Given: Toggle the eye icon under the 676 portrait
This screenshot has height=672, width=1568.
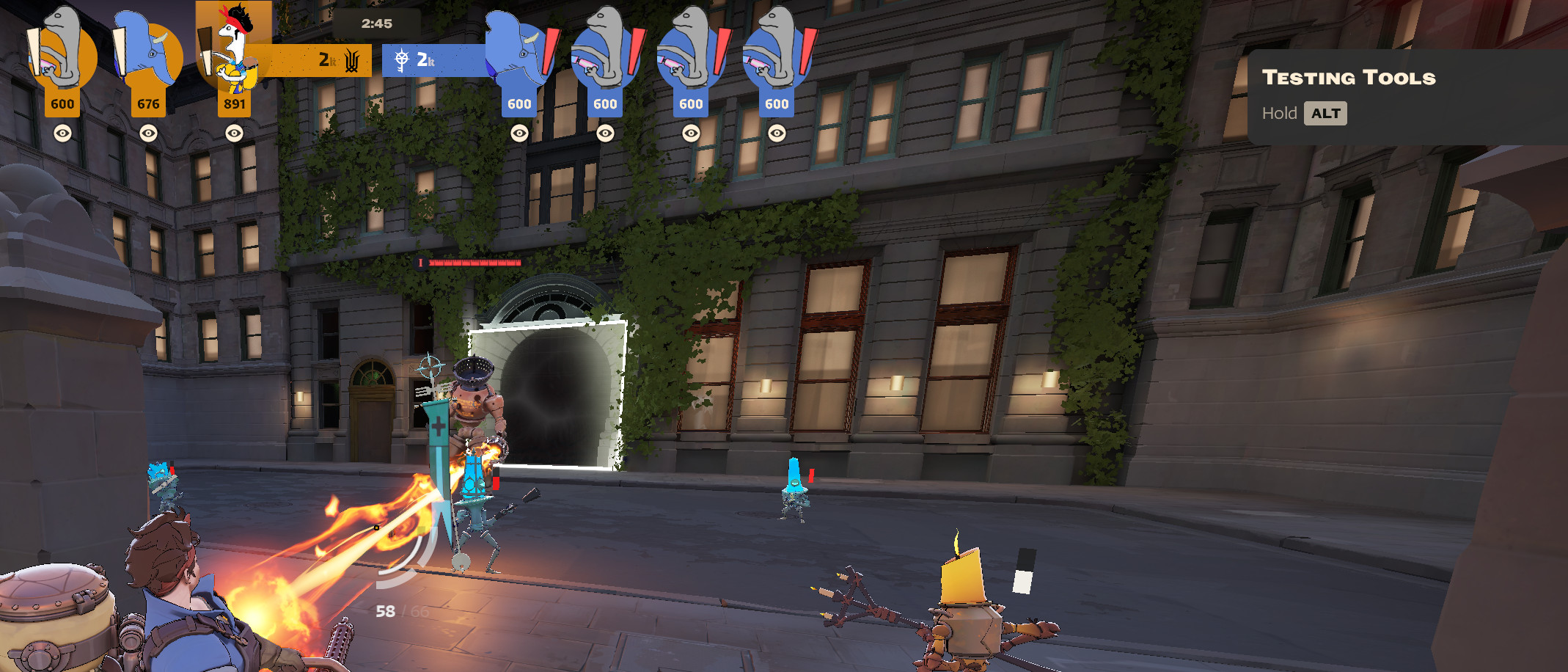Looking at the screenshot, I should 148,133.
